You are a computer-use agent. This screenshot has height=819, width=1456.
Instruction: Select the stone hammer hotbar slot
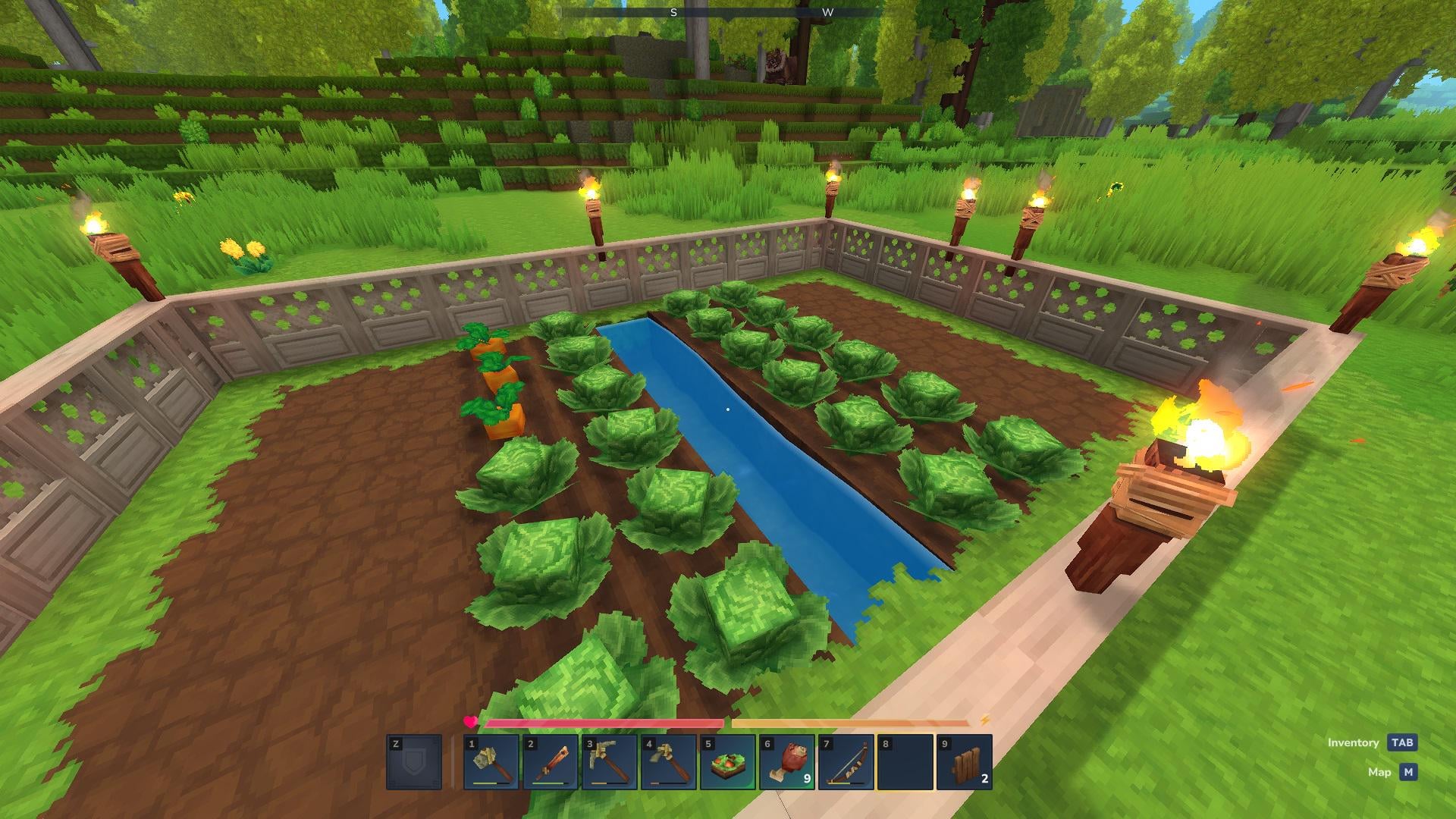491,762
